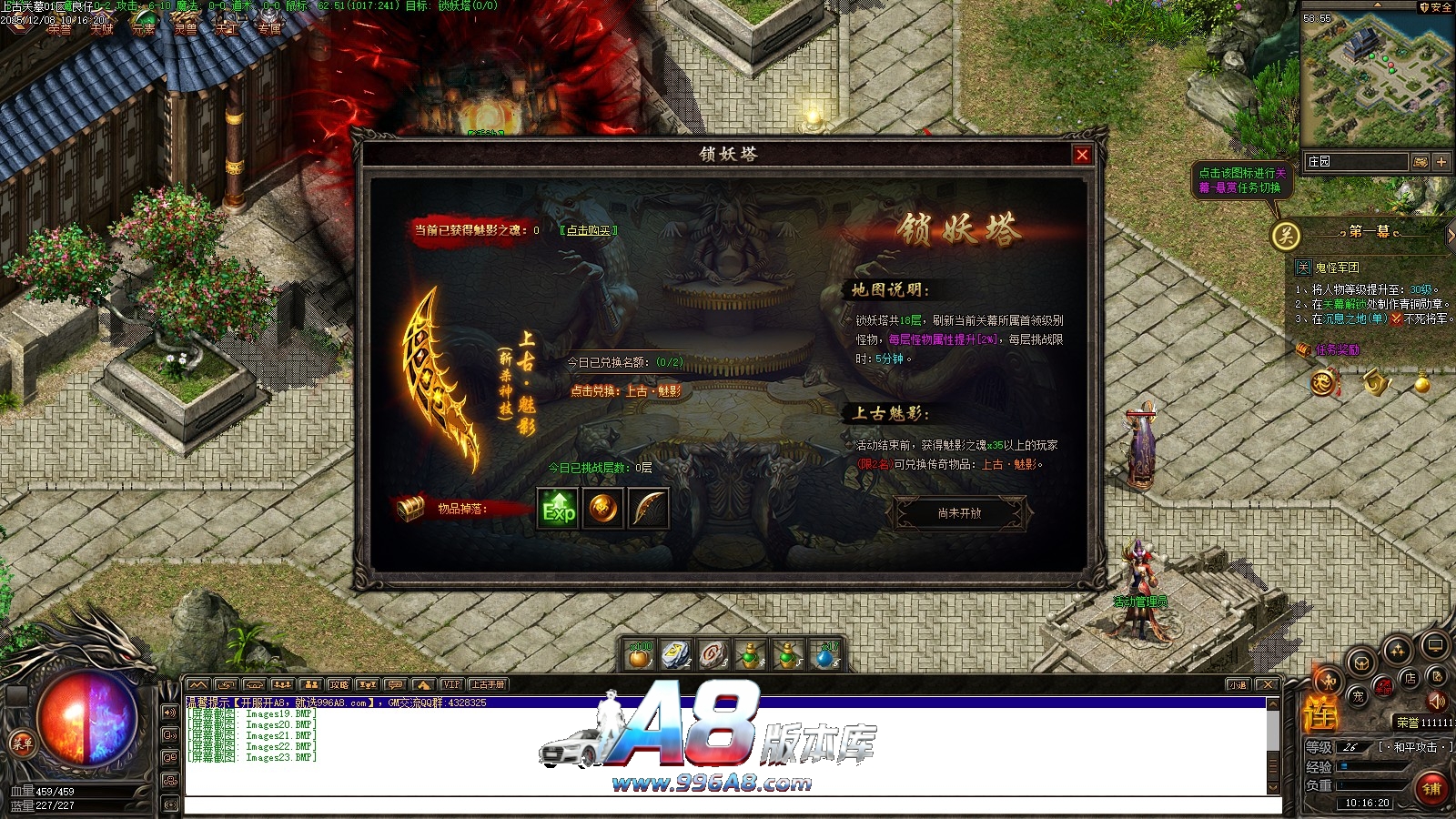This screenshot has height=819, width=1456.
Task: Select the green Exp drop icon
Action: (x=558, y=509)
